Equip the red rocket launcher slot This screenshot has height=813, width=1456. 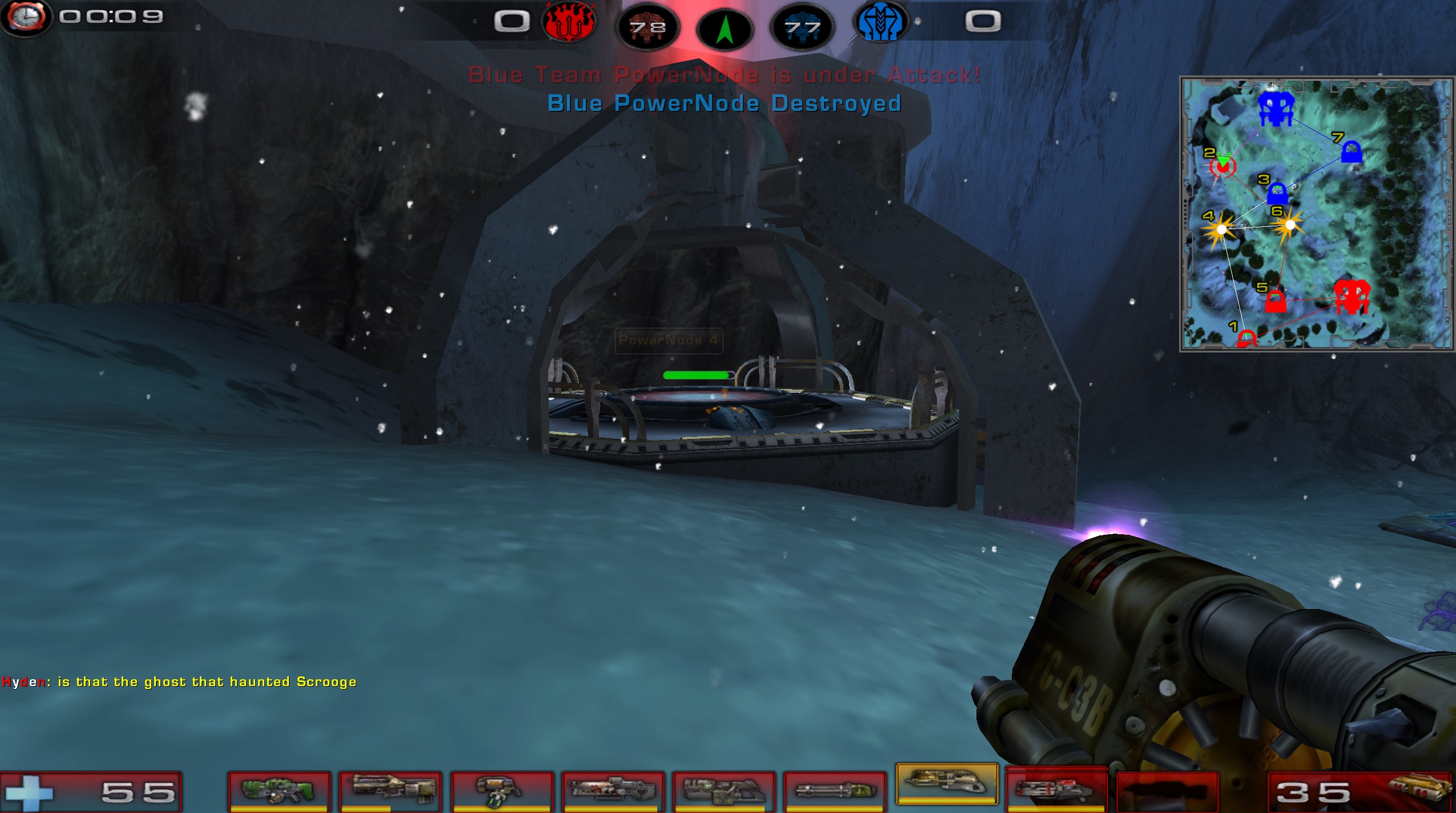pyautogui.click(x=1056, y=791)
